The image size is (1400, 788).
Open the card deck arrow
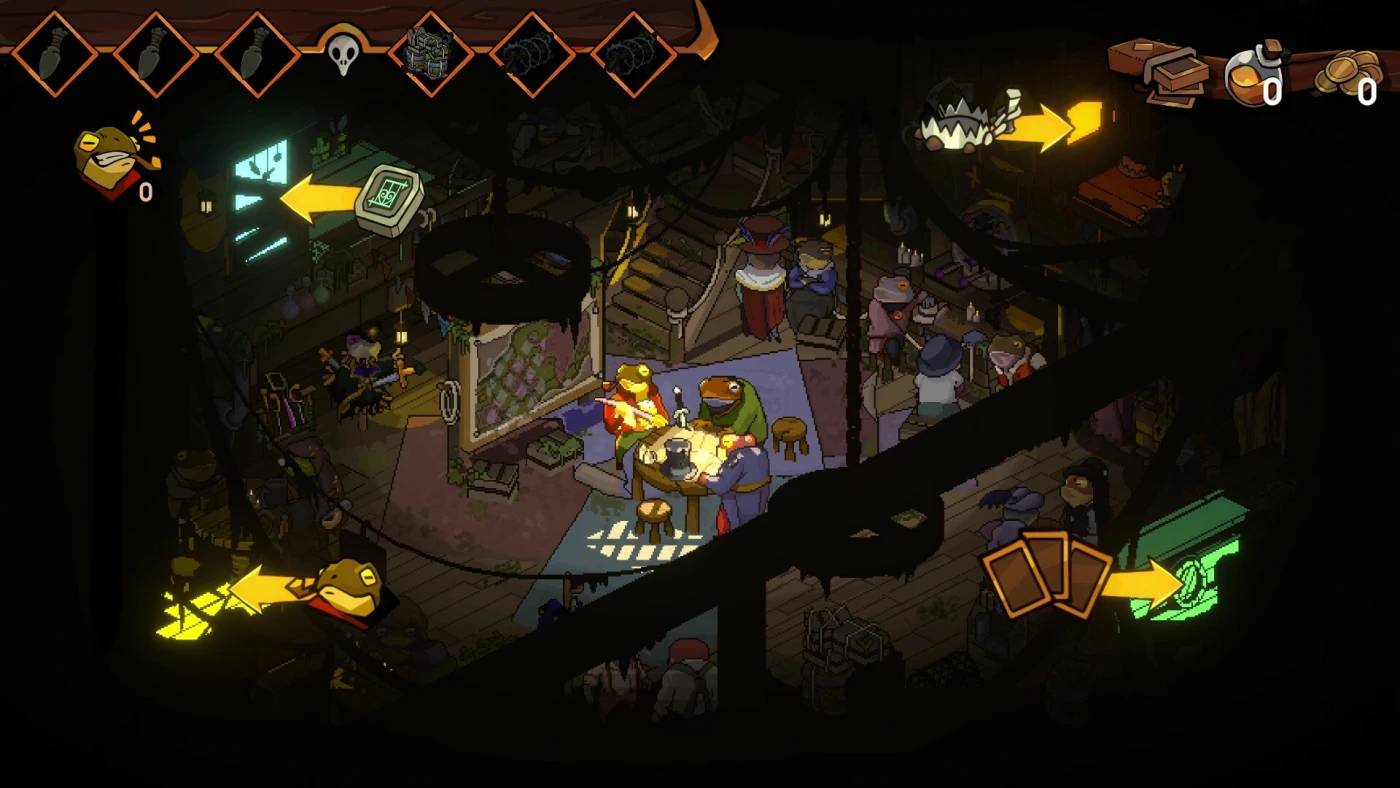[1142, 582]
